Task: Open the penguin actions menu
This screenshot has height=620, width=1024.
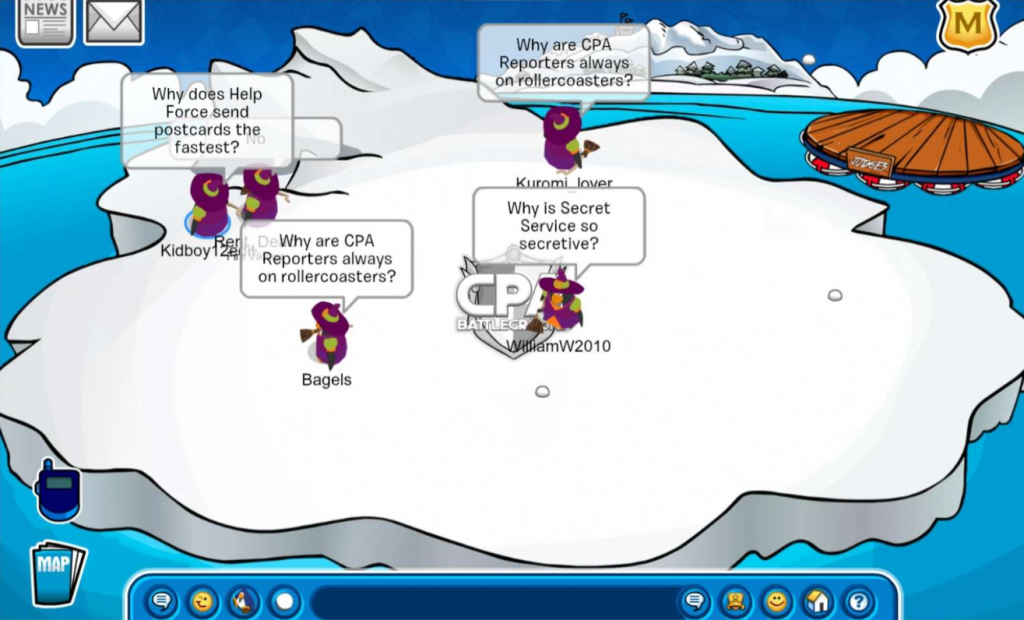Action: 244,602
